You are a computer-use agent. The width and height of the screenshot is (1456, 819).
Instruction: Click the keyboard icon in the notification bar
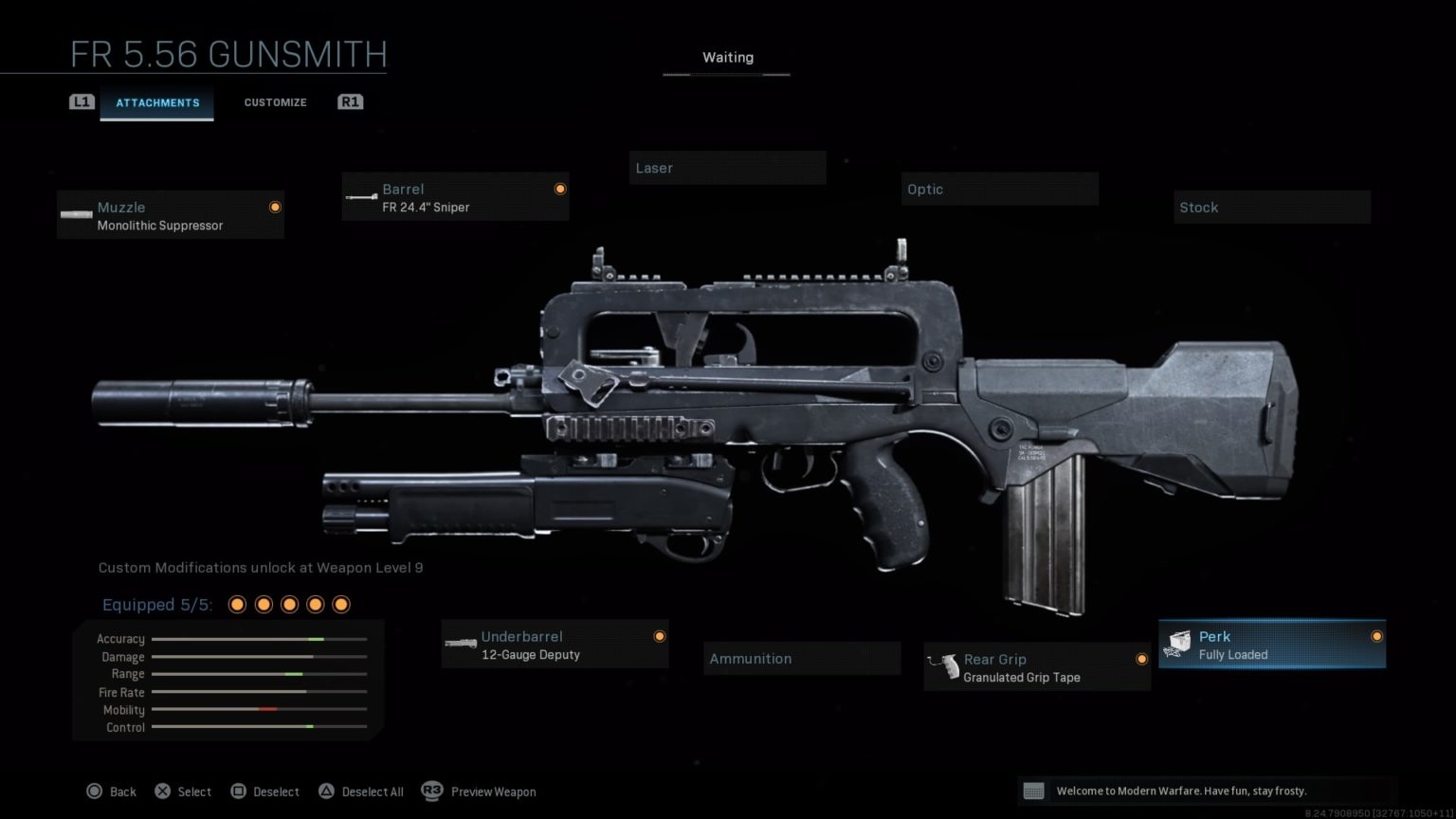point(1033,791)
